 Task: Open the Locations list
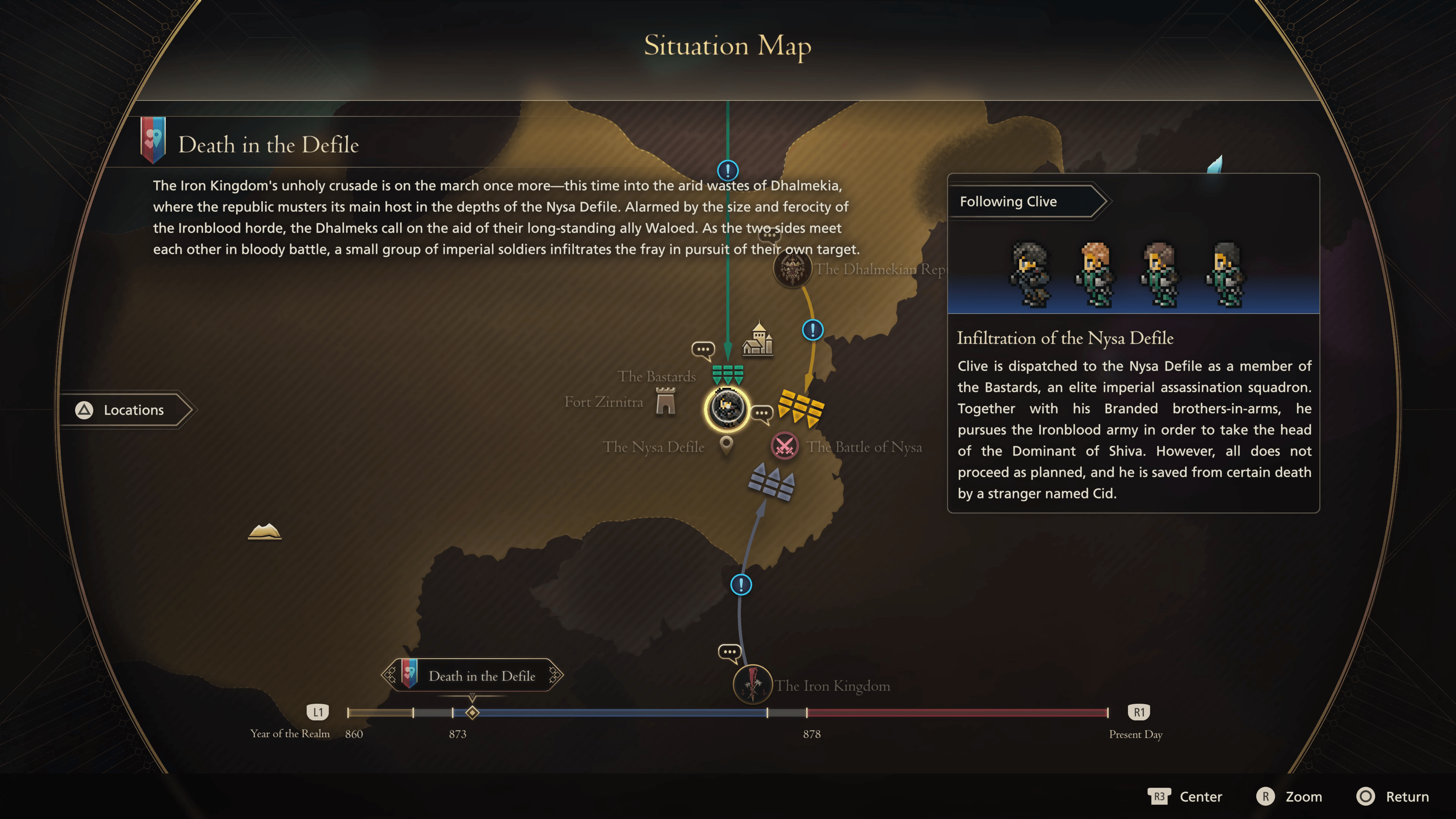tap(127, 410)
